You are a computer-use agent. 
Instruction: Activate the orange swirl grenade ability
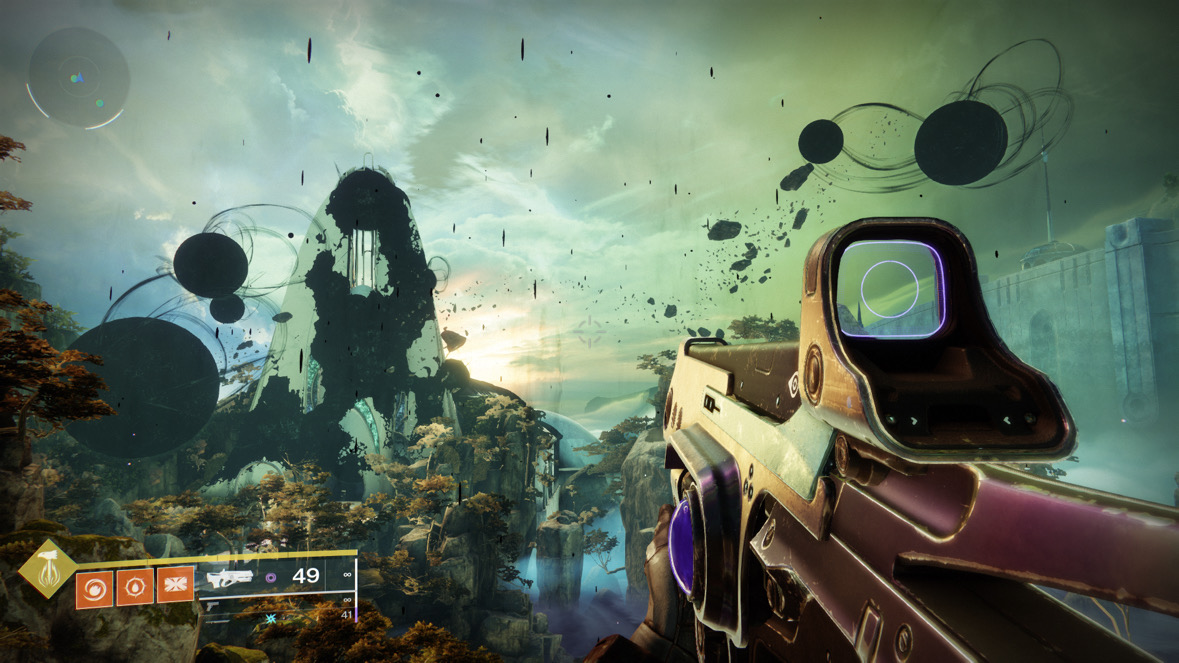(95, 587)
